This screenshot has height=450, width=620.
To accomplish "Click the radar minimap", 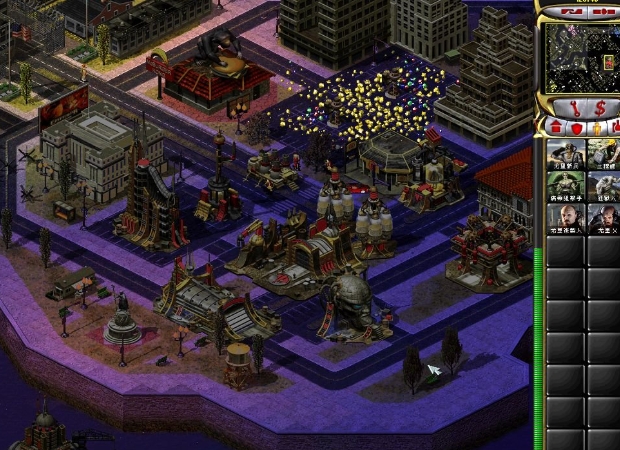I will (x=582, y=57).
